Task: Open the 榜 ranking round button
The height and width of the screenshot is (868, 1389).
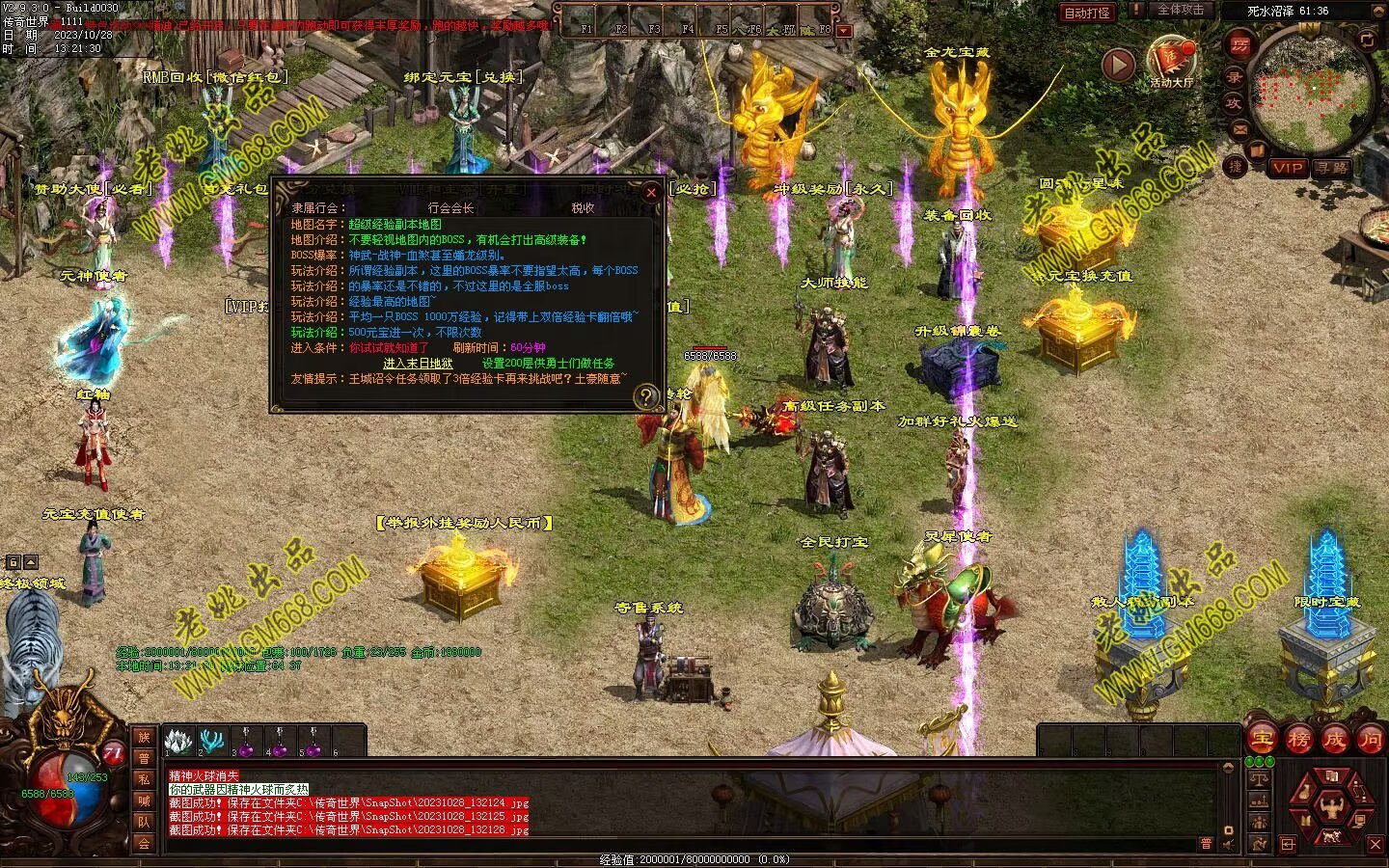Action: [1298, 740]
